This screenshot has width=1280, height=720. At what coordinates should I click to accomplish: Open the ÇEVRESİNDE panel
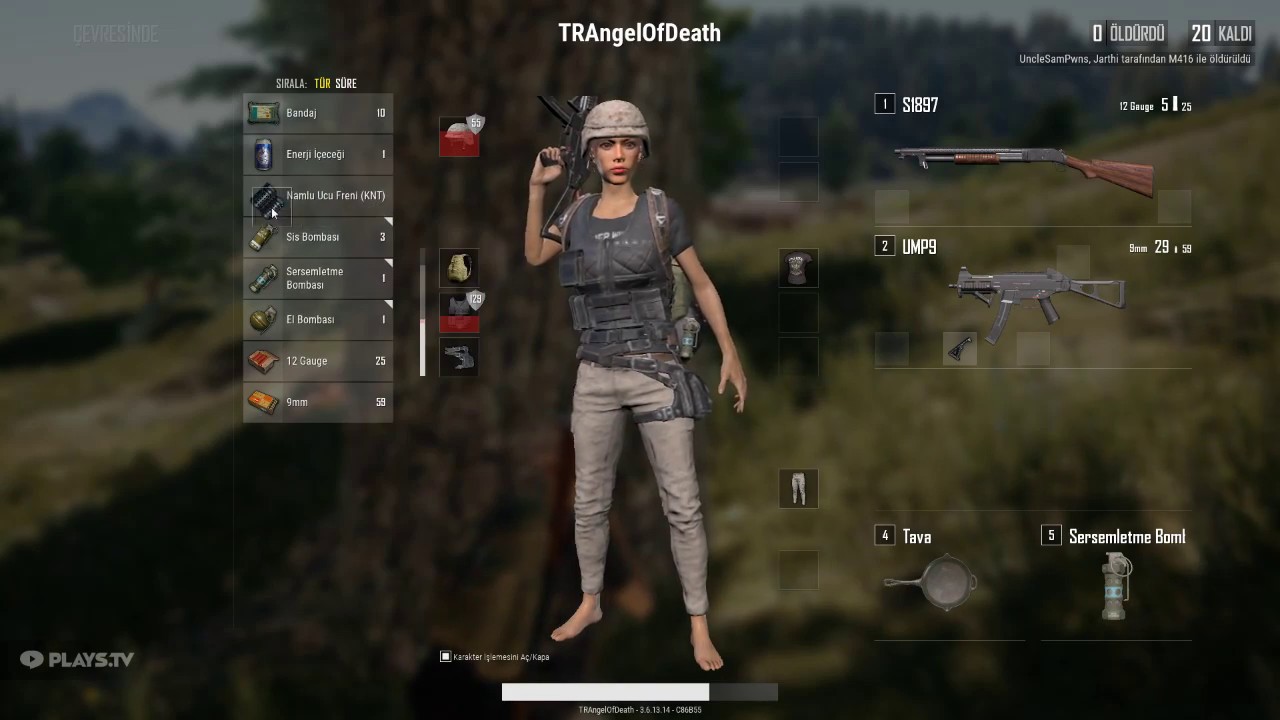pyautogui.click(x=116, y=33)
